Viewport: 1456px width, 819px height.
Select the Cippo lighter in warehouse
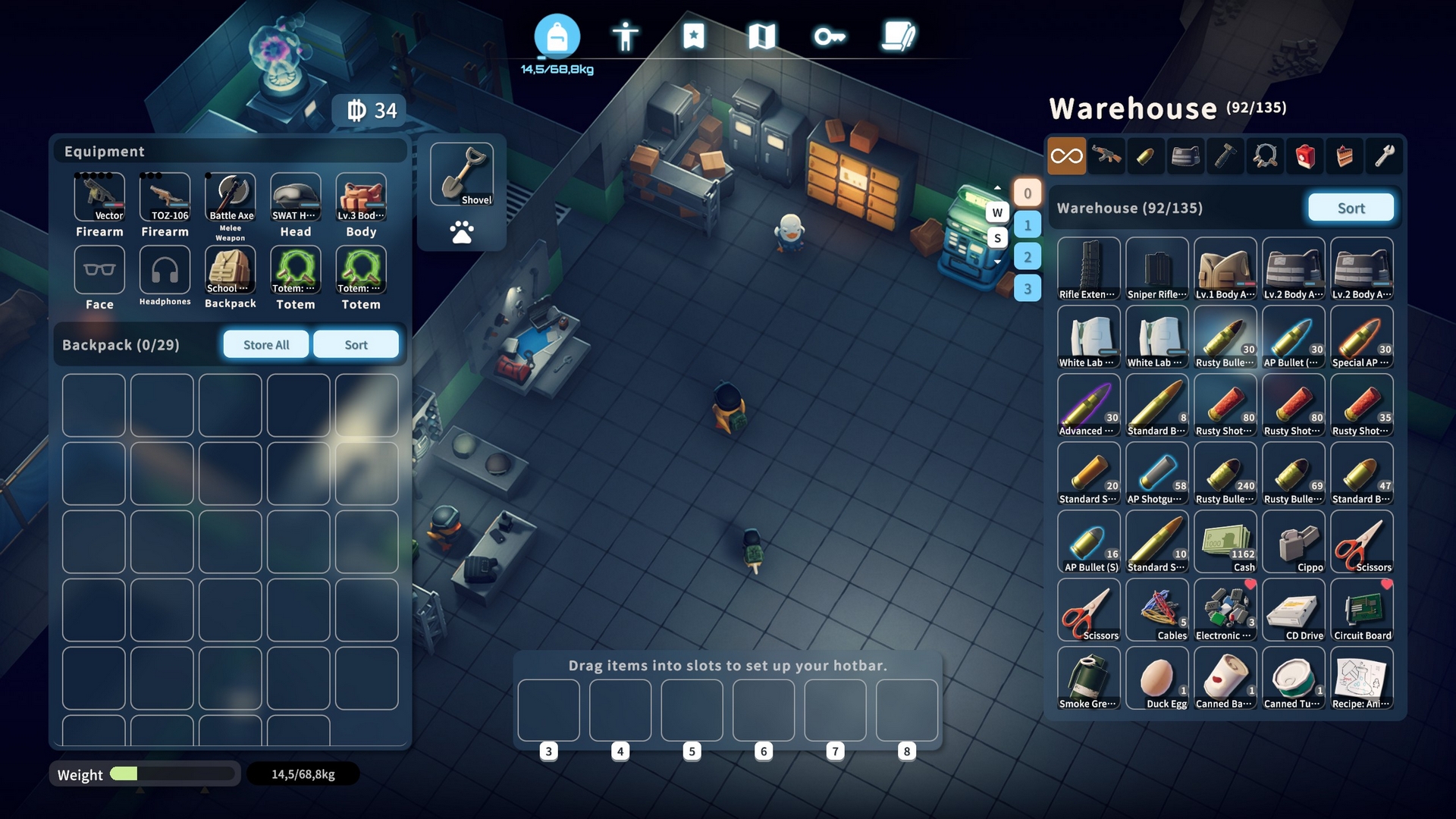(x=1294, y=541)
